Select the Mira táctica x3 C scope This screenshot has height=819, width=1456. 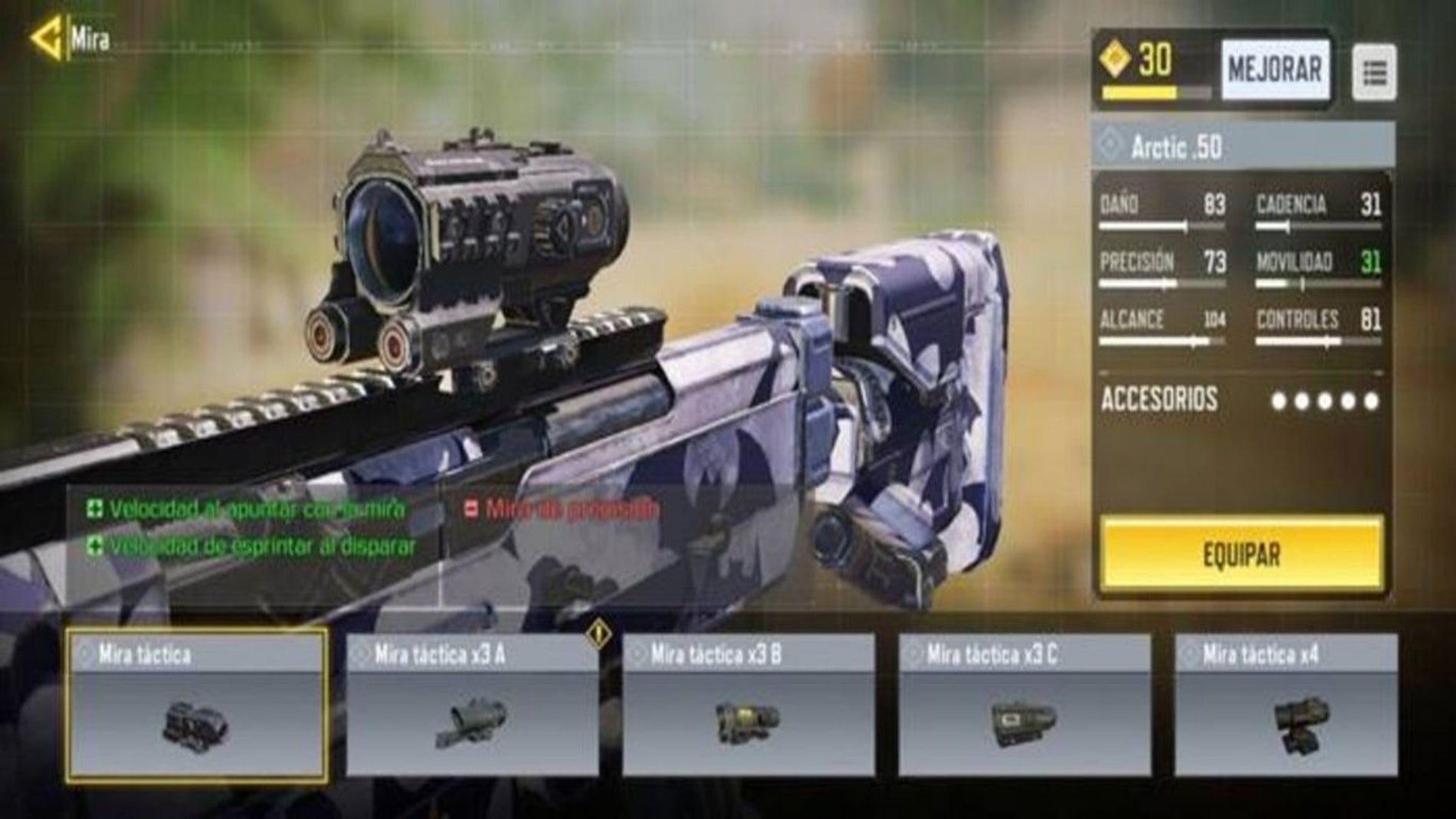[x=1024, y=705]
